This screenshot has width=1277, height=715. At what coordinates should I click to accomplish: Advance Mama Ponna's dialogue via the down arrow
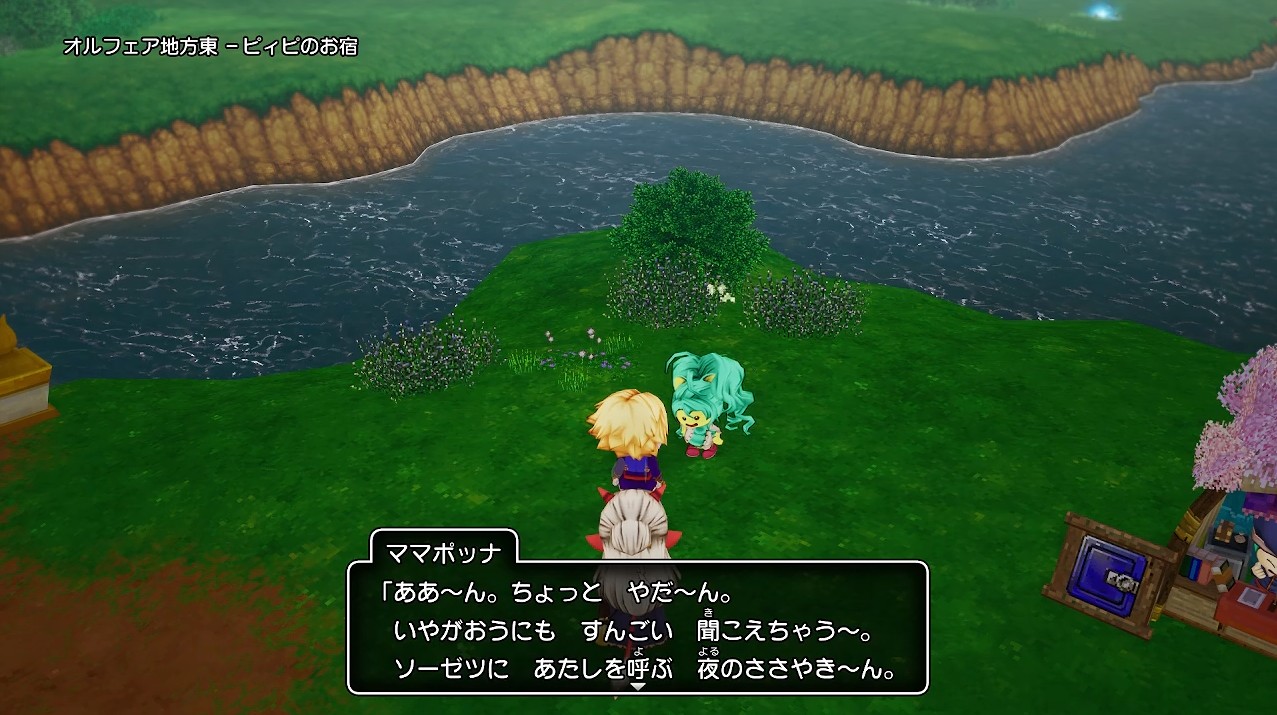tap(637, 687)
